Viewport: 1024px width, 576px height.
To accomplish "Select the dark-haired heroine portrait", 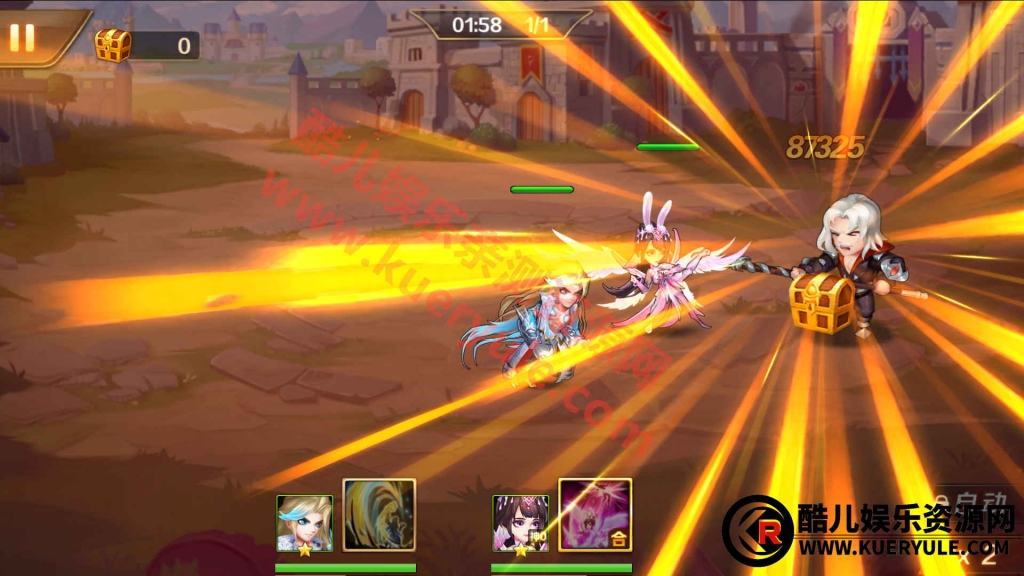I will click(520, 523).
